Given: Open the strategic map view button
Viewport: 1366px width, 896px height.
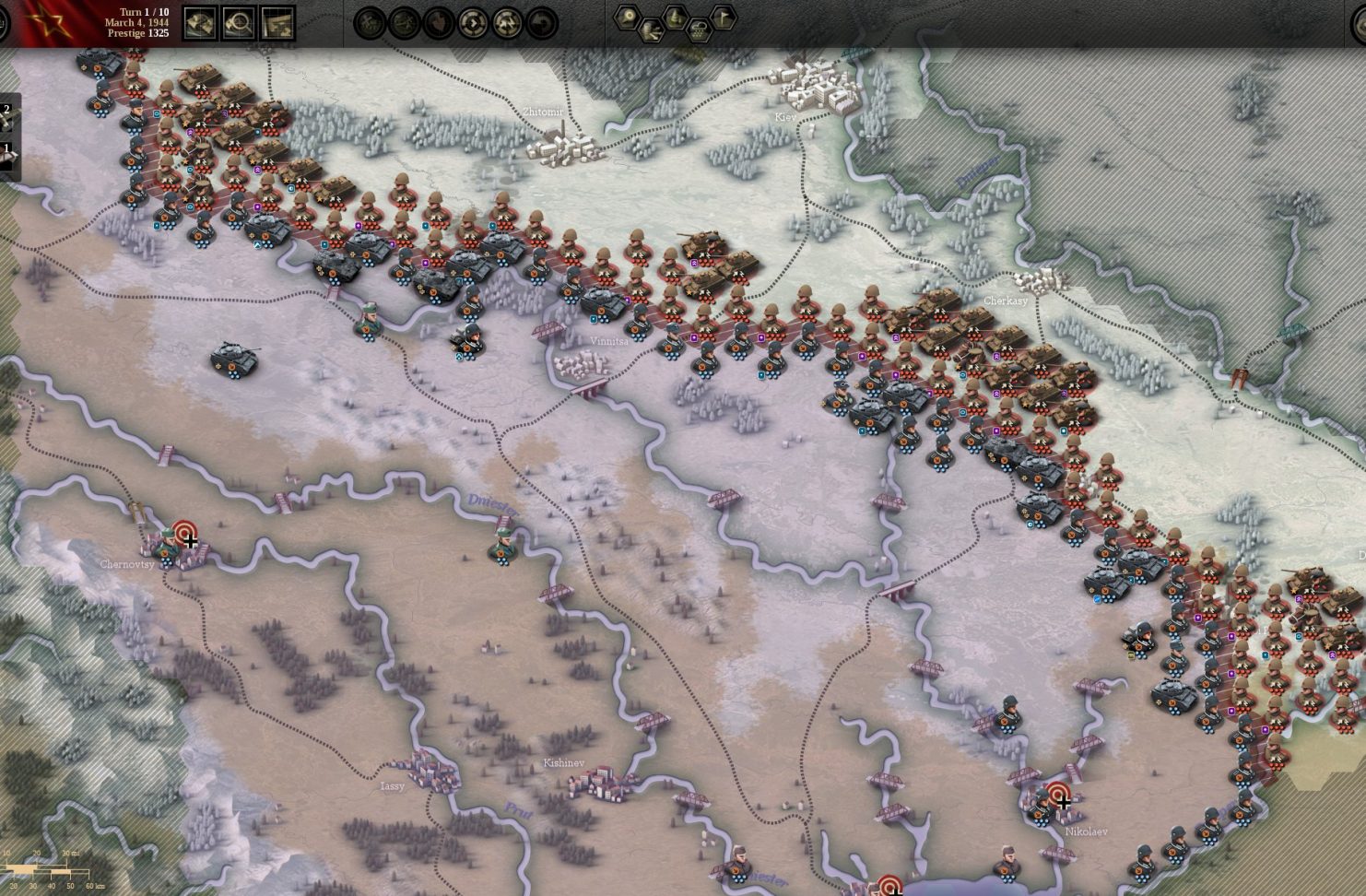Looking at the screenshot, I should [201, 22].
